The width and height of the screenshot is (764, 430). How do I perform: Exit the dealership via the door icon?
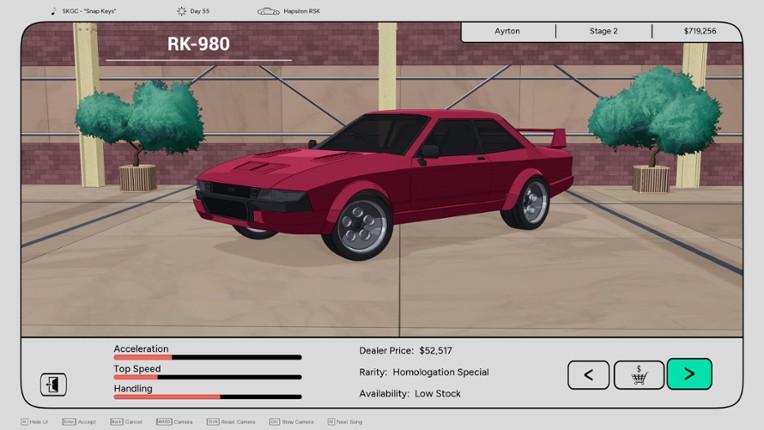53,384
